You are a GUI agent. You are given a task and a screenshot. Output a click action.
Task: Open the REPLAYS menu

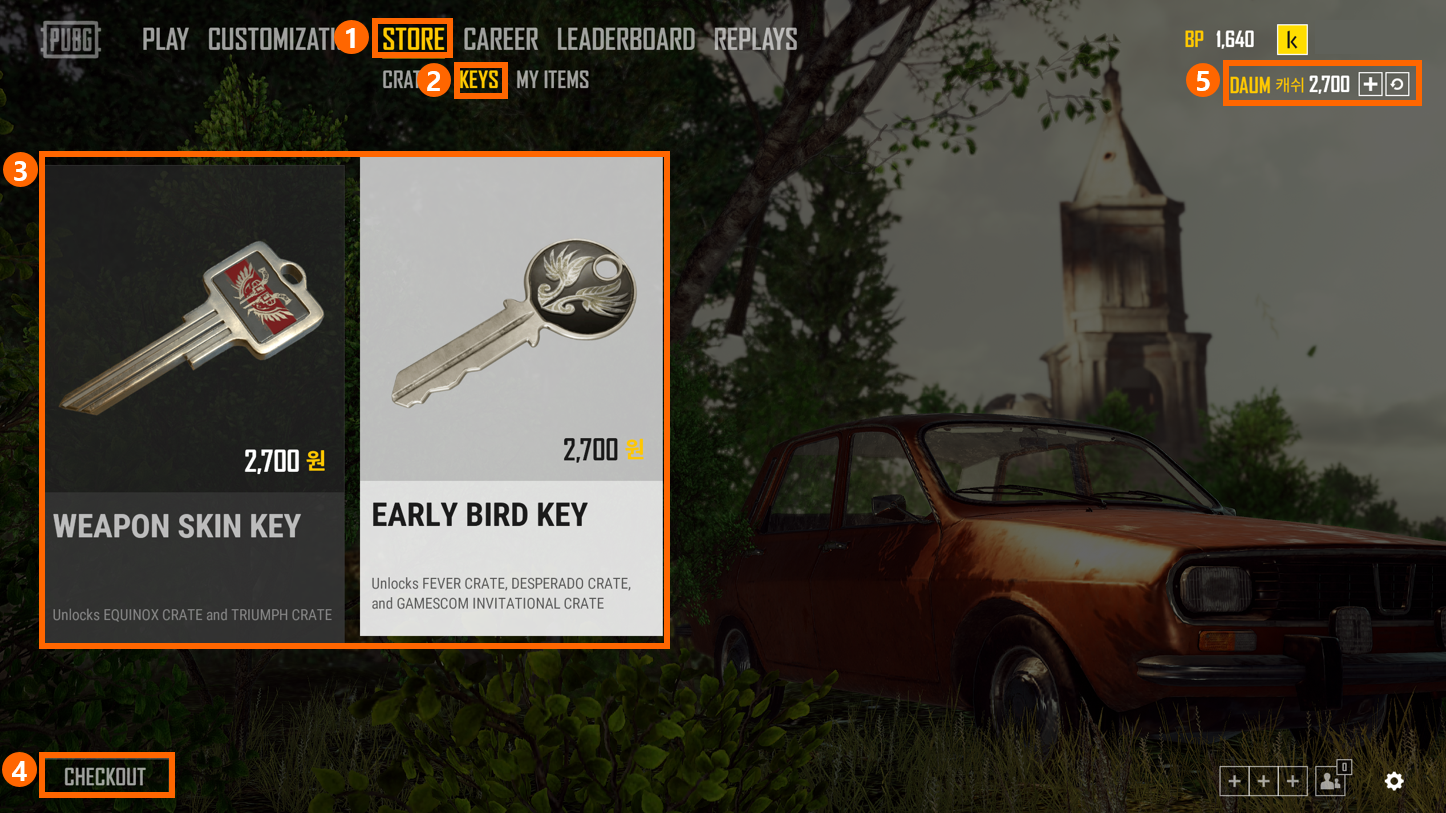click(x=755, y=40)
